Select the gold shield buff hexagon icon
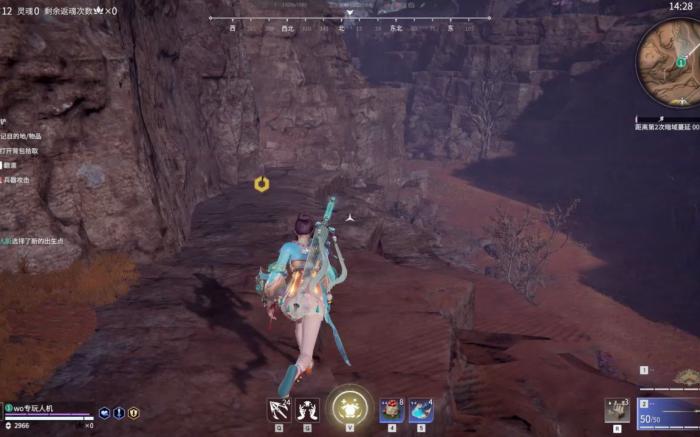The image size is (700, 437). (x=133, y=412)
